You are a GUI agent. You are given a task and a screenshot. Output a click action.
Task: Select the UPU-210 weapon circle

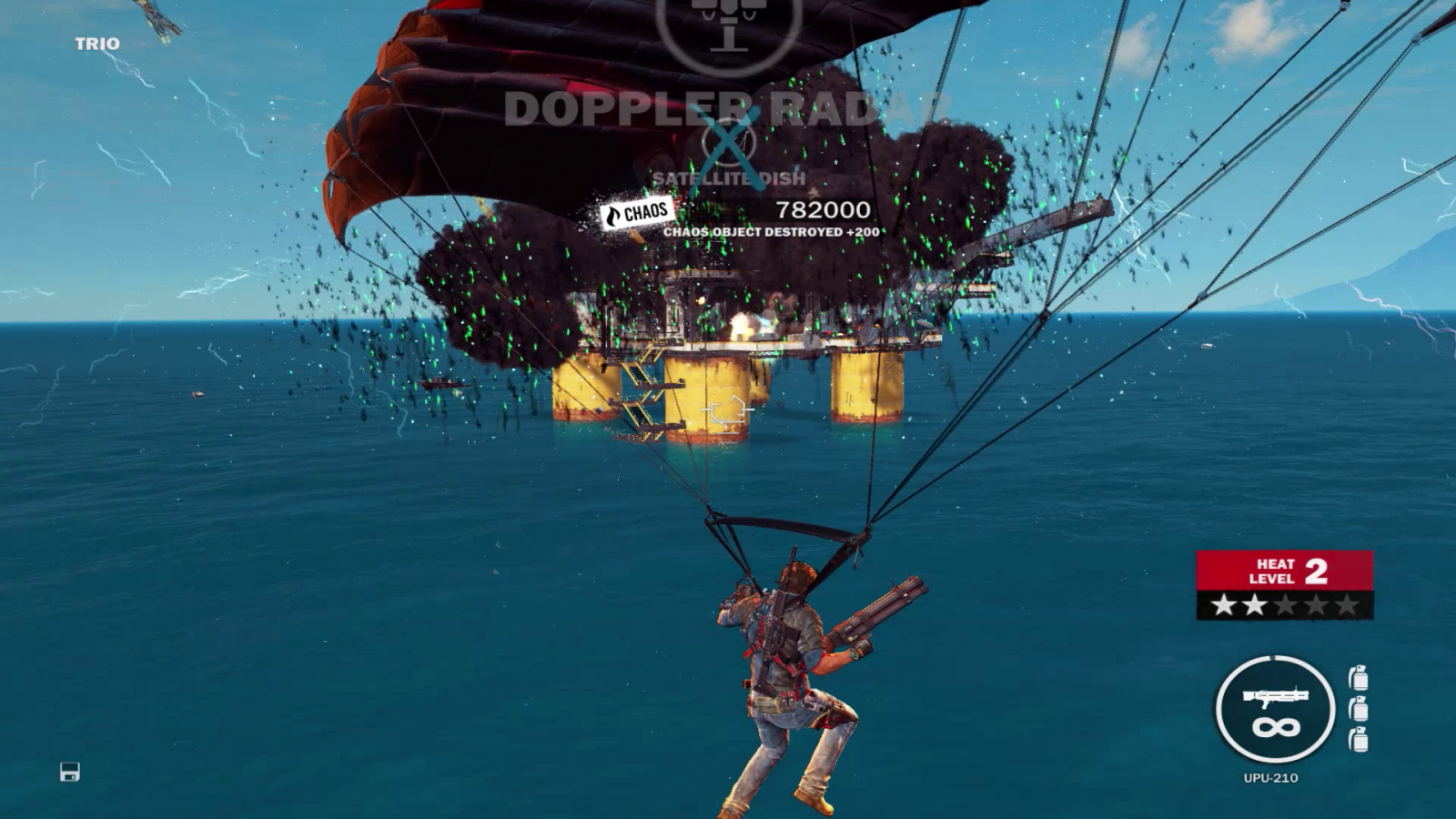(x=1275, y=709)
